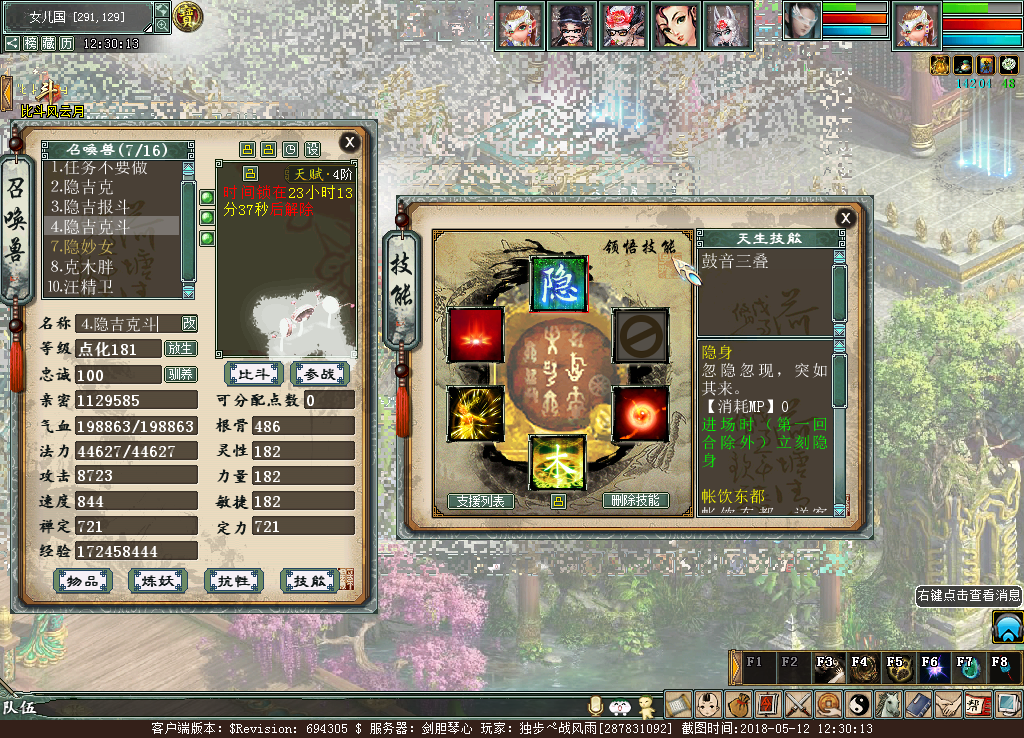The width and height of the screenshot is (1024, 738).
Task: Open the 支援列表 support list
Action: pyautogui.click(x=481, y=501)
